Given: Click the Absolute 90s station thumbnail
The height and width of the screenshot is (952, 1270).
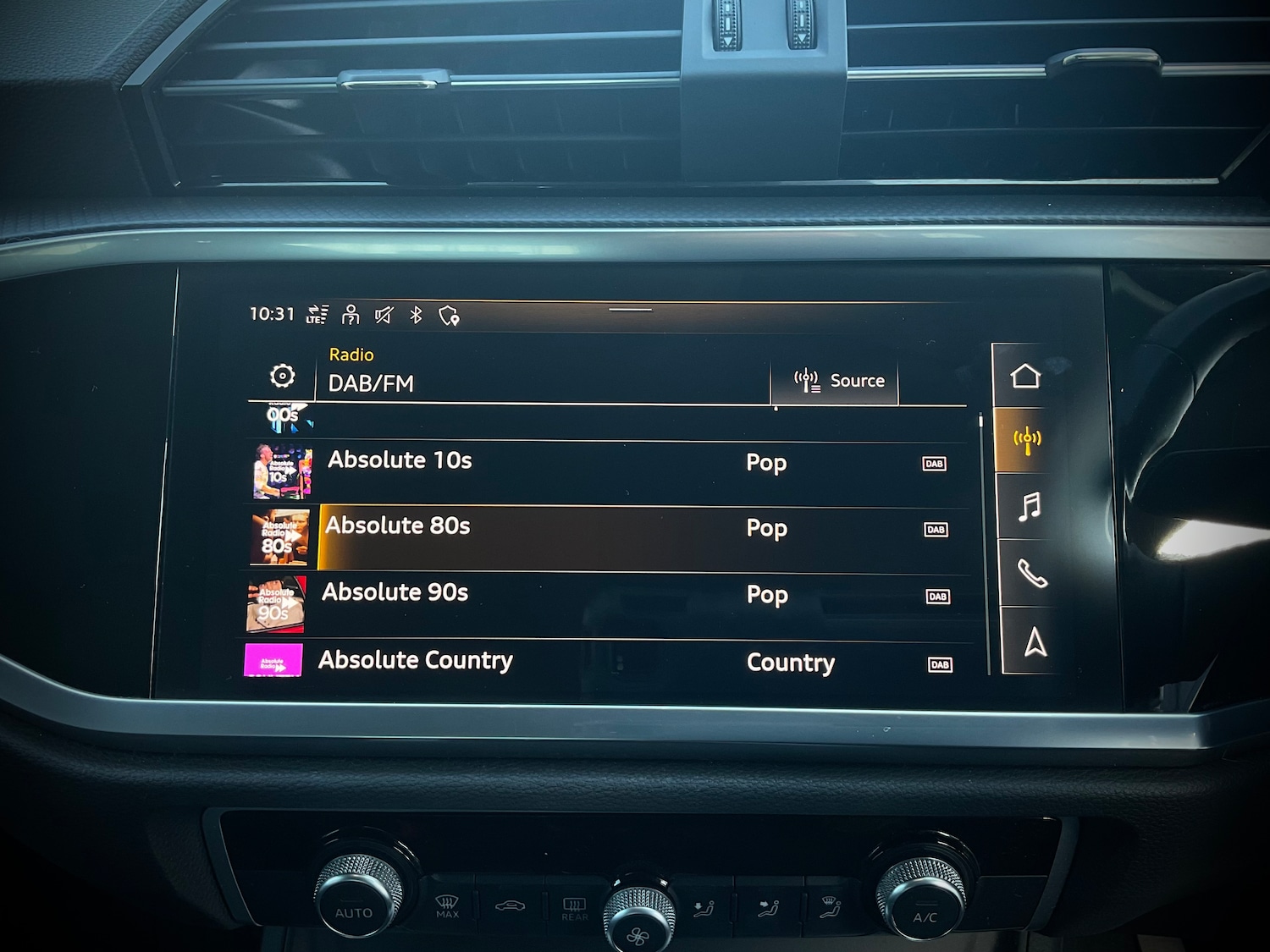Looking at the screenshot, I should pos(275,605).
